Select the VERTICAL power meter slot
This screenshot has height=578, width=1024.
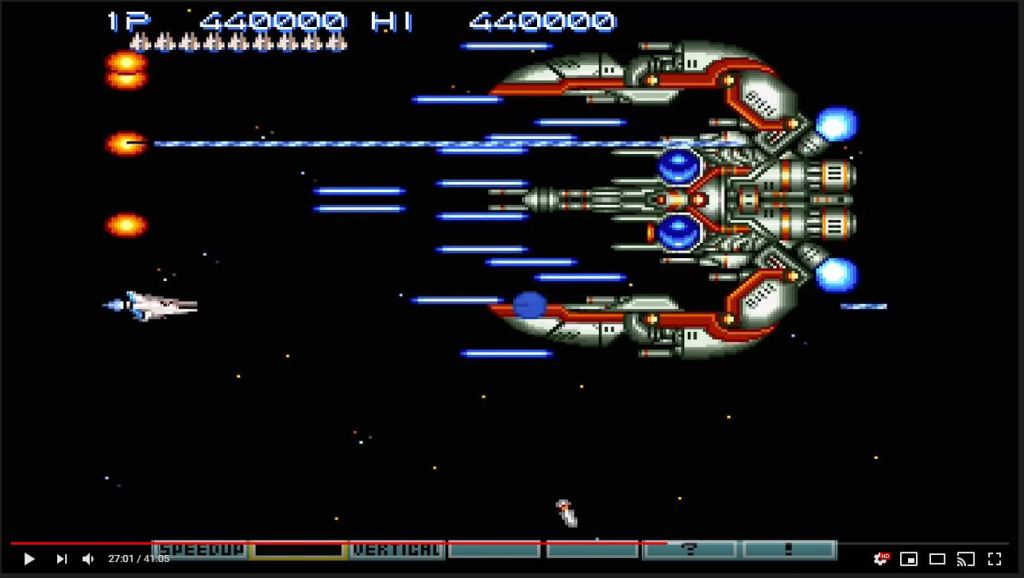click(x=396, y=549)
